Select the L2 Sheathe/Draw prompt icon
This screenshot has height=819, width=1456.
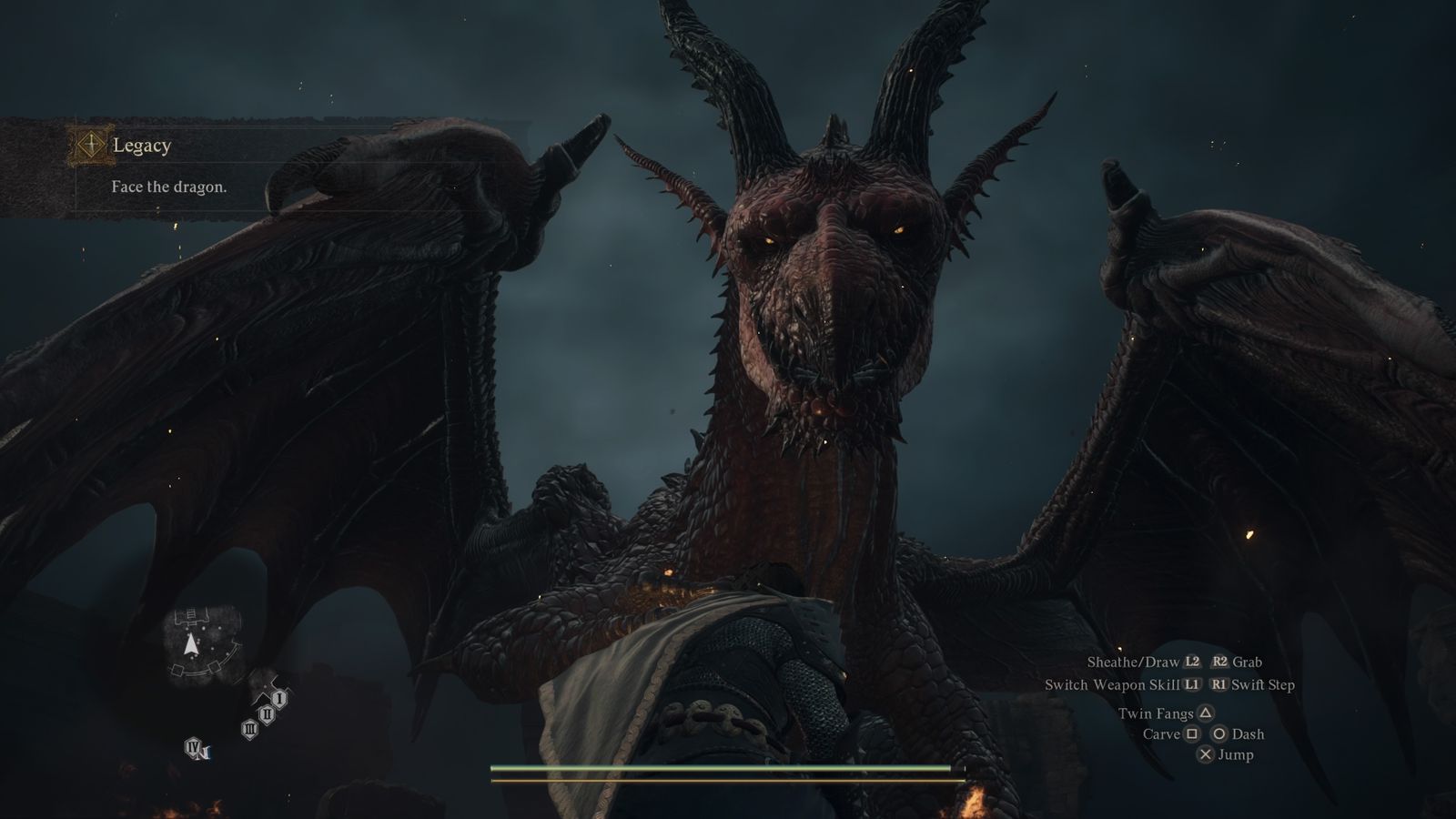pyautogui.click(x=1192, y=662)
